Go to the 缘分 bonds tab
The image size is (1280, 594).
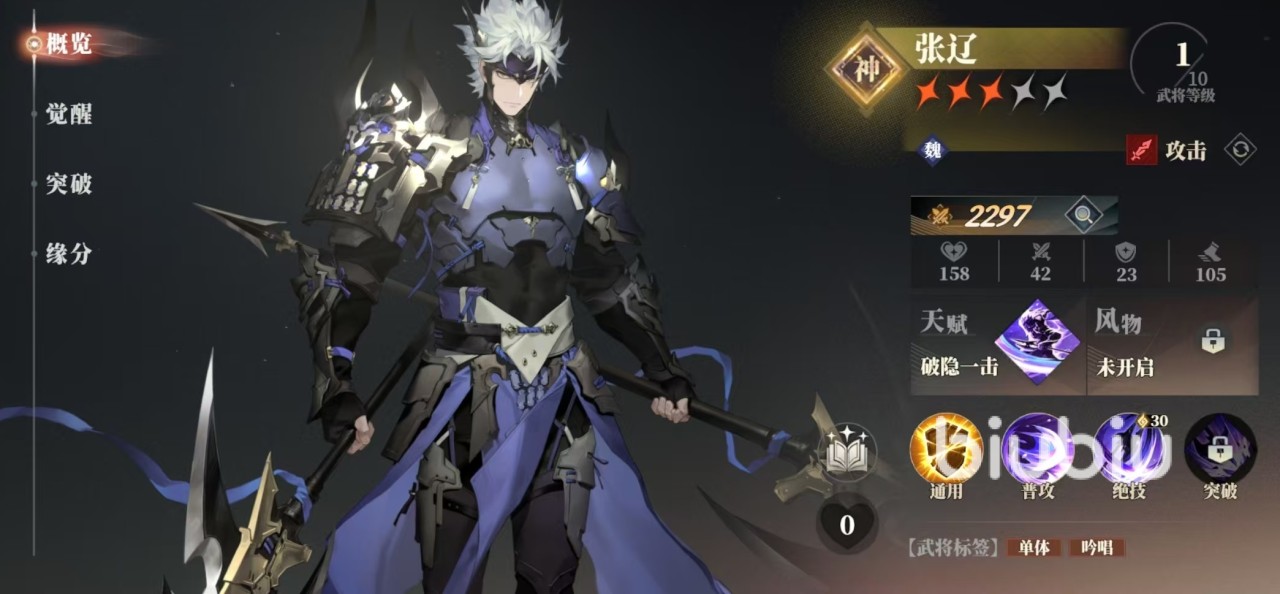[68, 254]
